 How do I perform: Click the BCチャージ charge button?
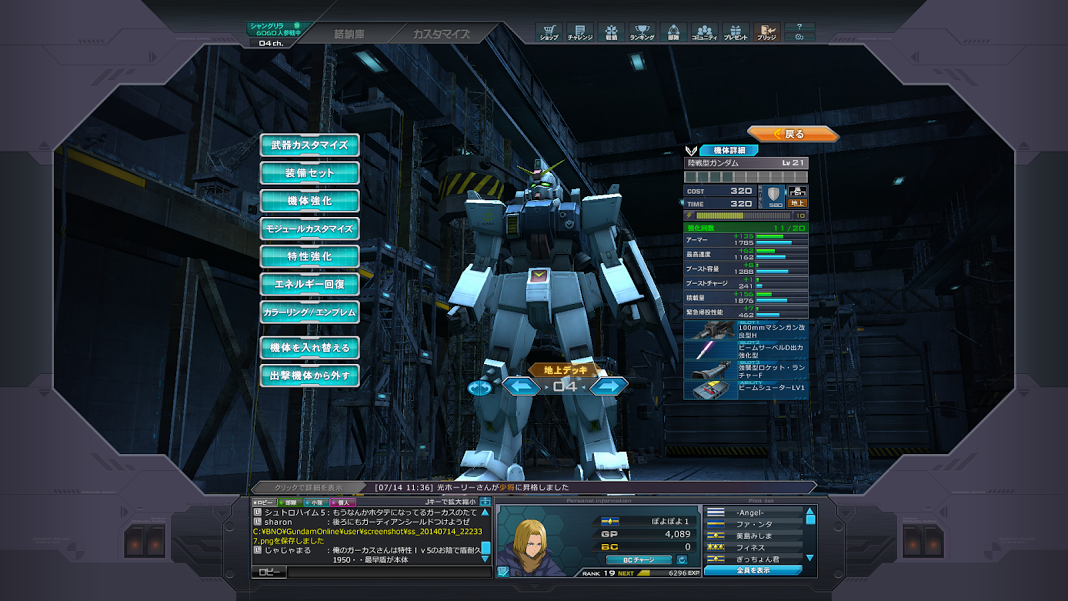pos(640,560)
